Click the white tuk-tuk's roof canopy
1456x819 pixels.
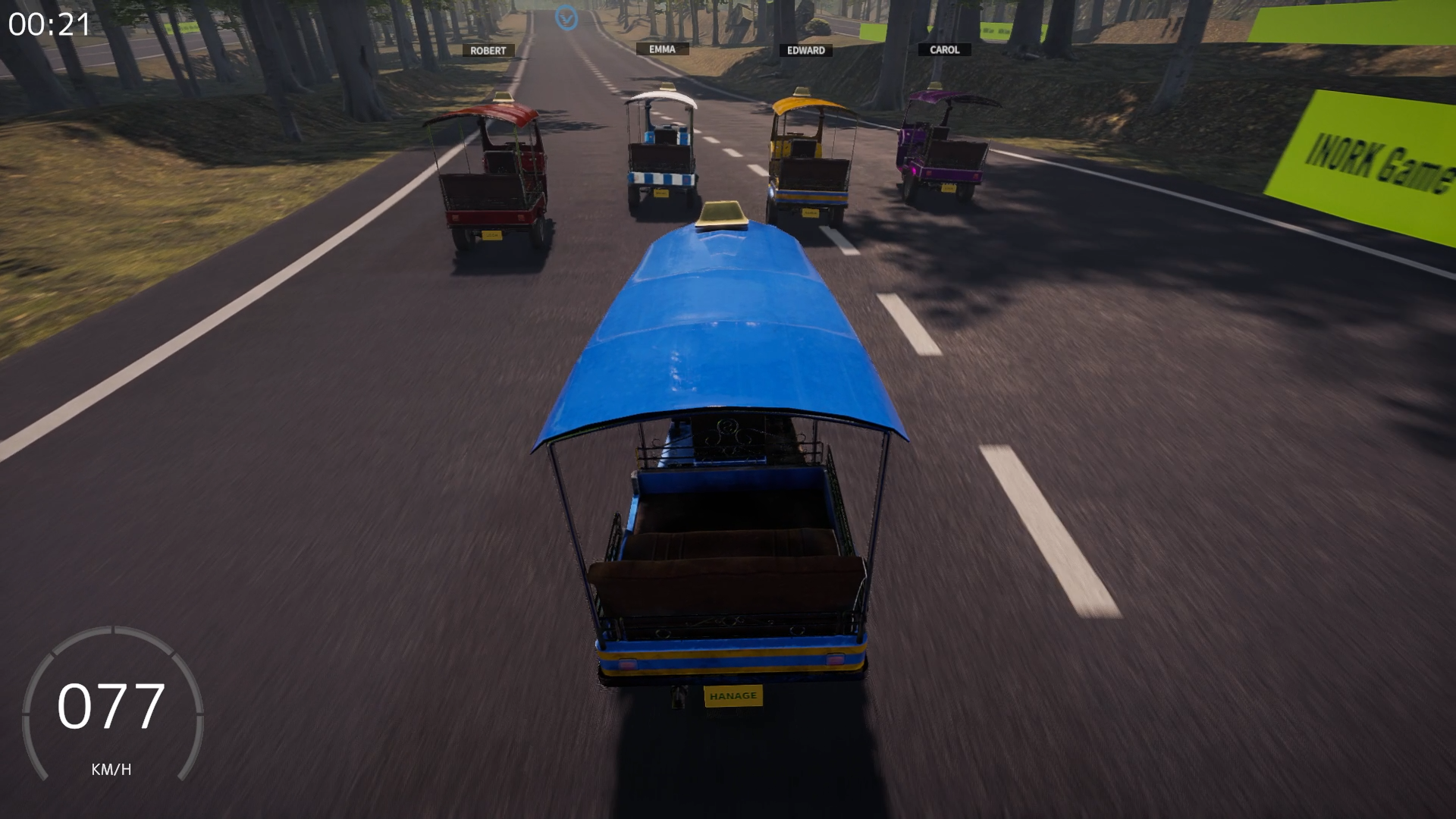click(x=661, y=99)
